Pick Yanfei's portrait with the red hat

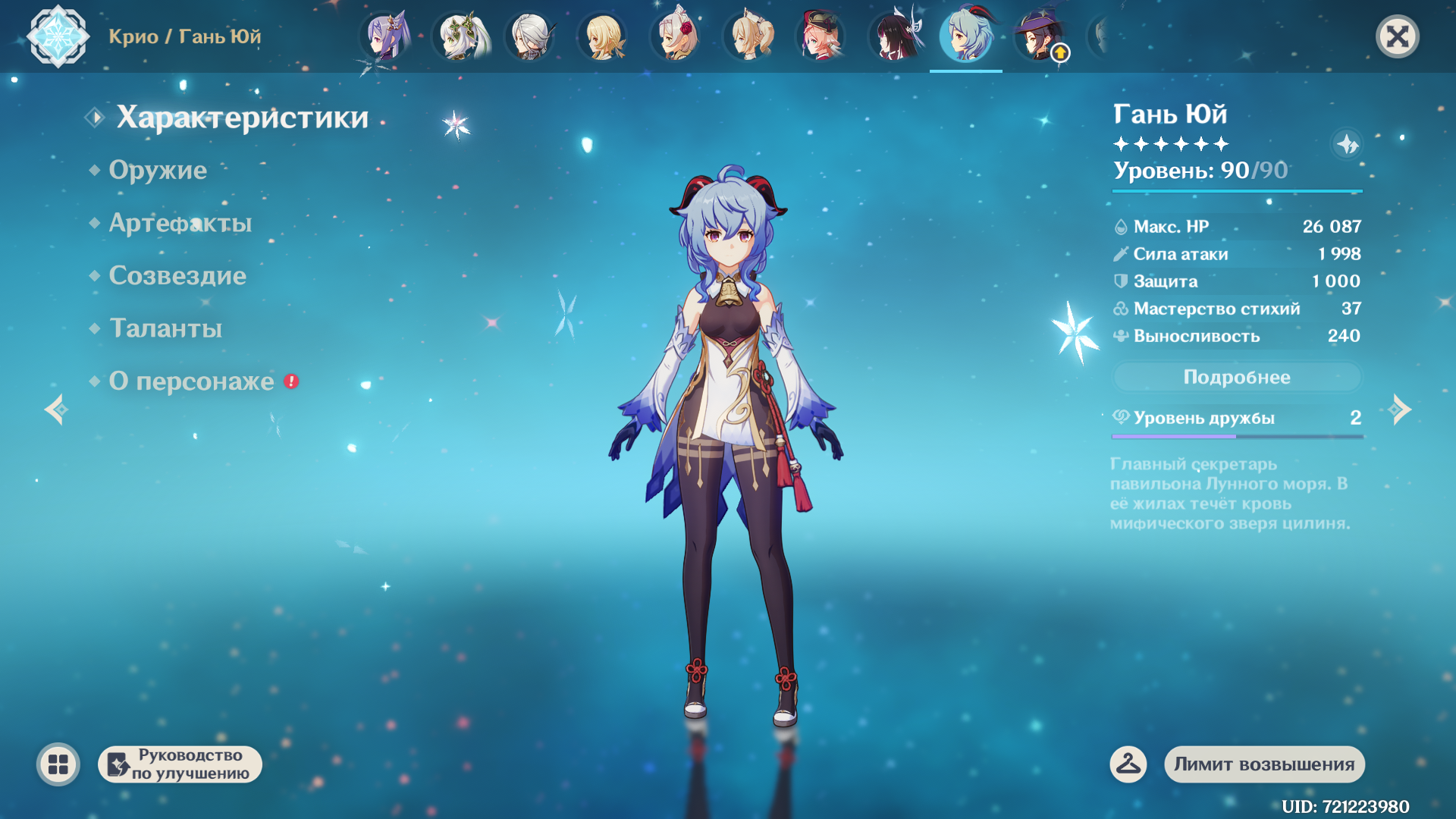(x=821, y=36)
